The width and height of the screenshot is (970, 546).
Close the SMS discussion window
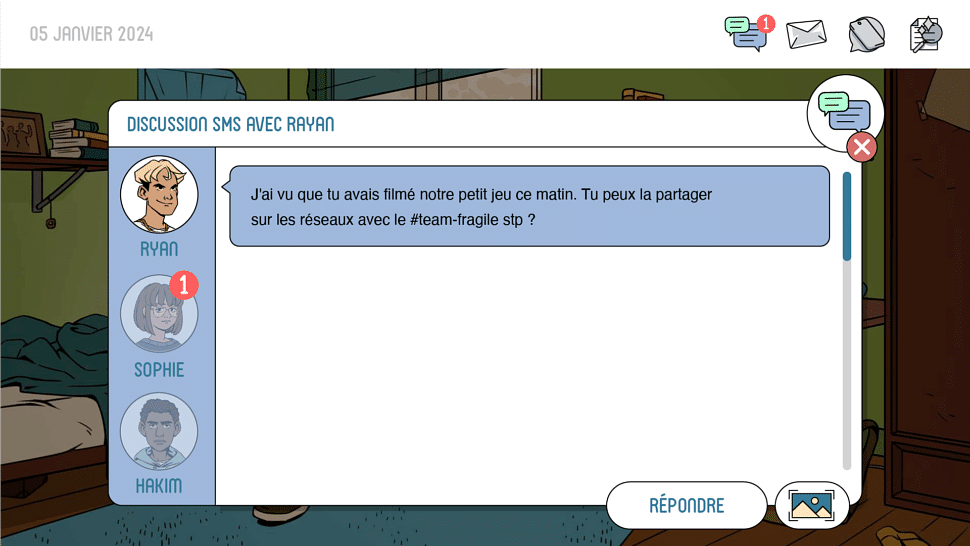[x=861, y=148]
